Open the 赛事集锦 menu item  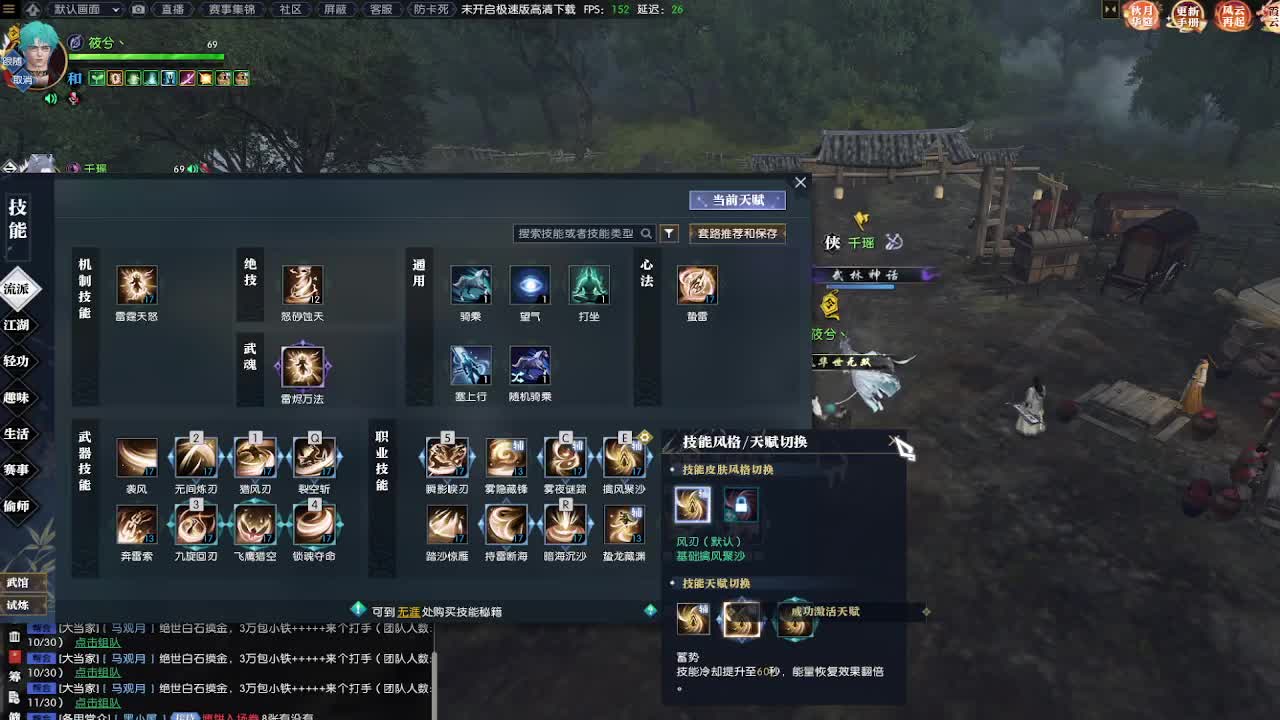(x=233, y=10)
